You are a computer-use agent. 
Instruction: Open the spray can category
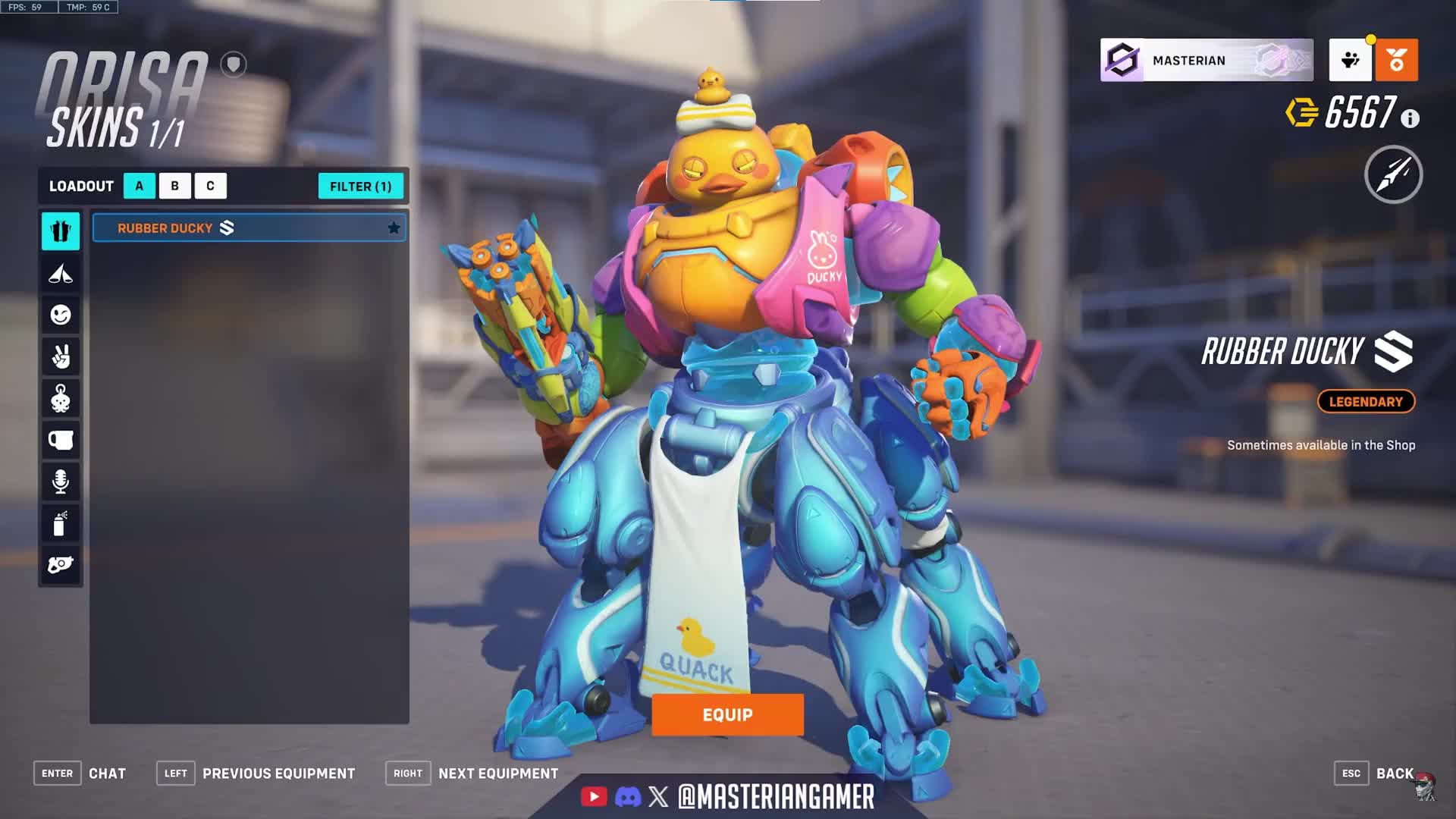61,523
